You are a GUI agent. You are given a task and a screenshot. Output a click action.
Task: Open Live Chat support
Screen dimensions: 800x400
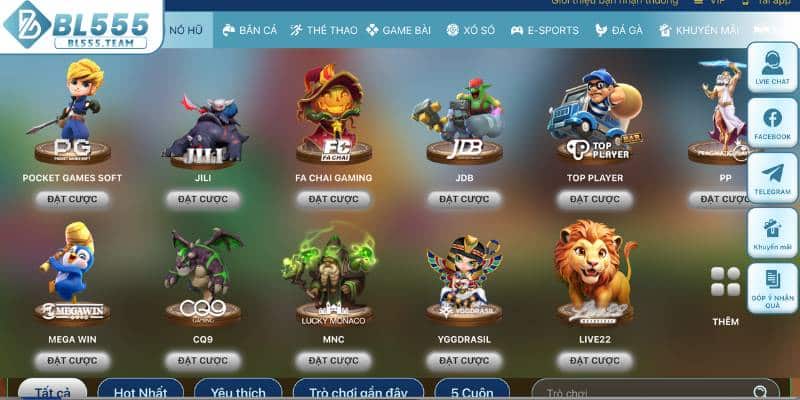click(x=772, y=67)
